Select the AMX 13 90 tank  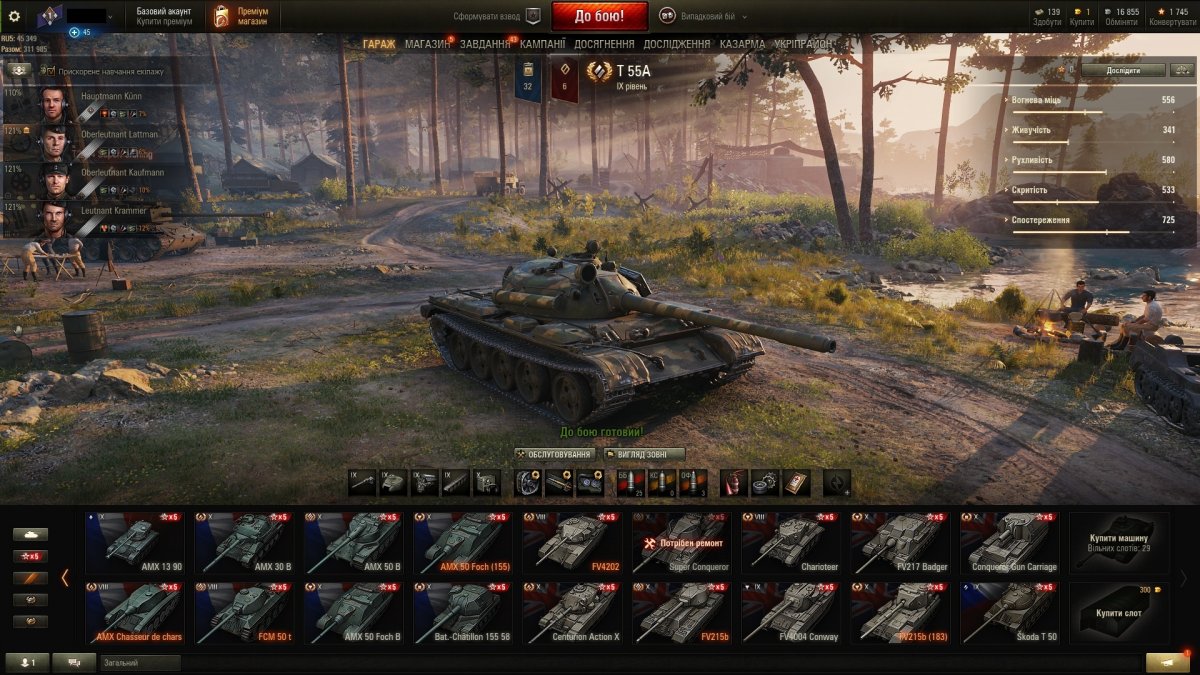pyautogui.click(x=135, y=543)
